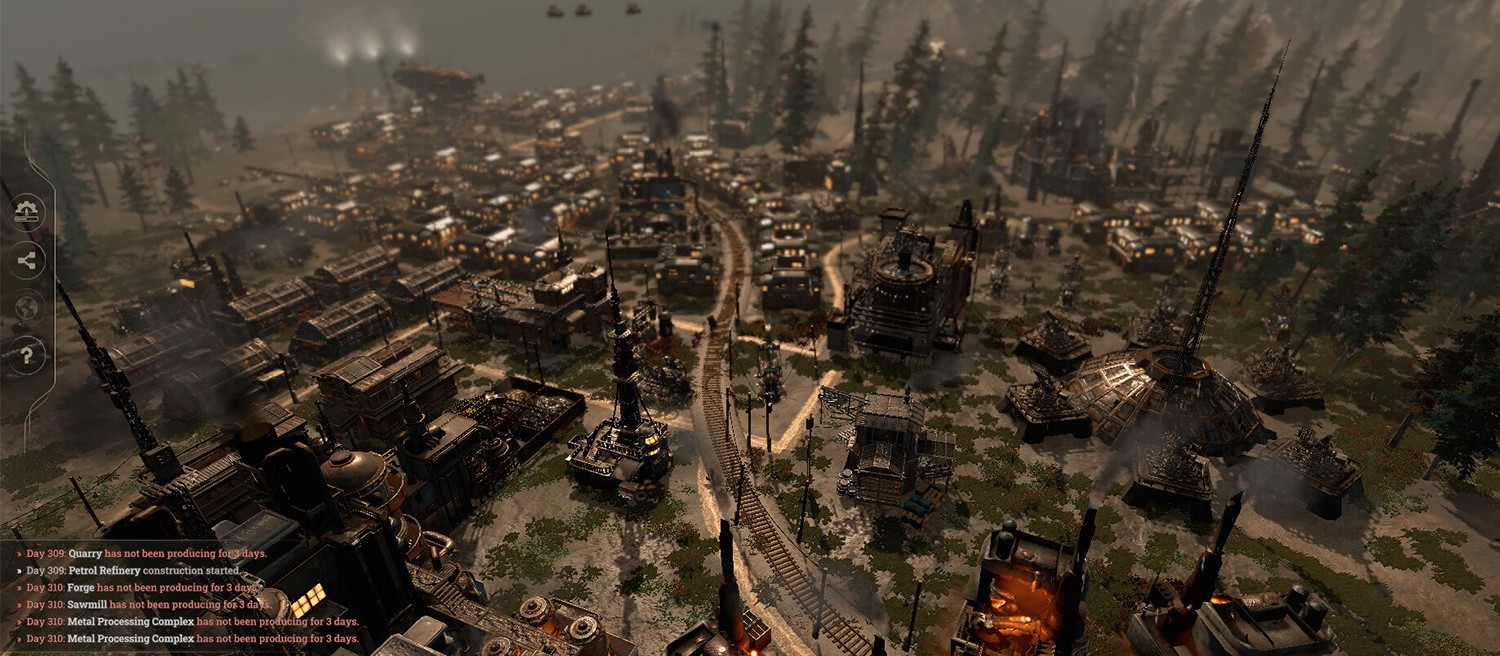Open the gear production overview icon

[27, 212]
